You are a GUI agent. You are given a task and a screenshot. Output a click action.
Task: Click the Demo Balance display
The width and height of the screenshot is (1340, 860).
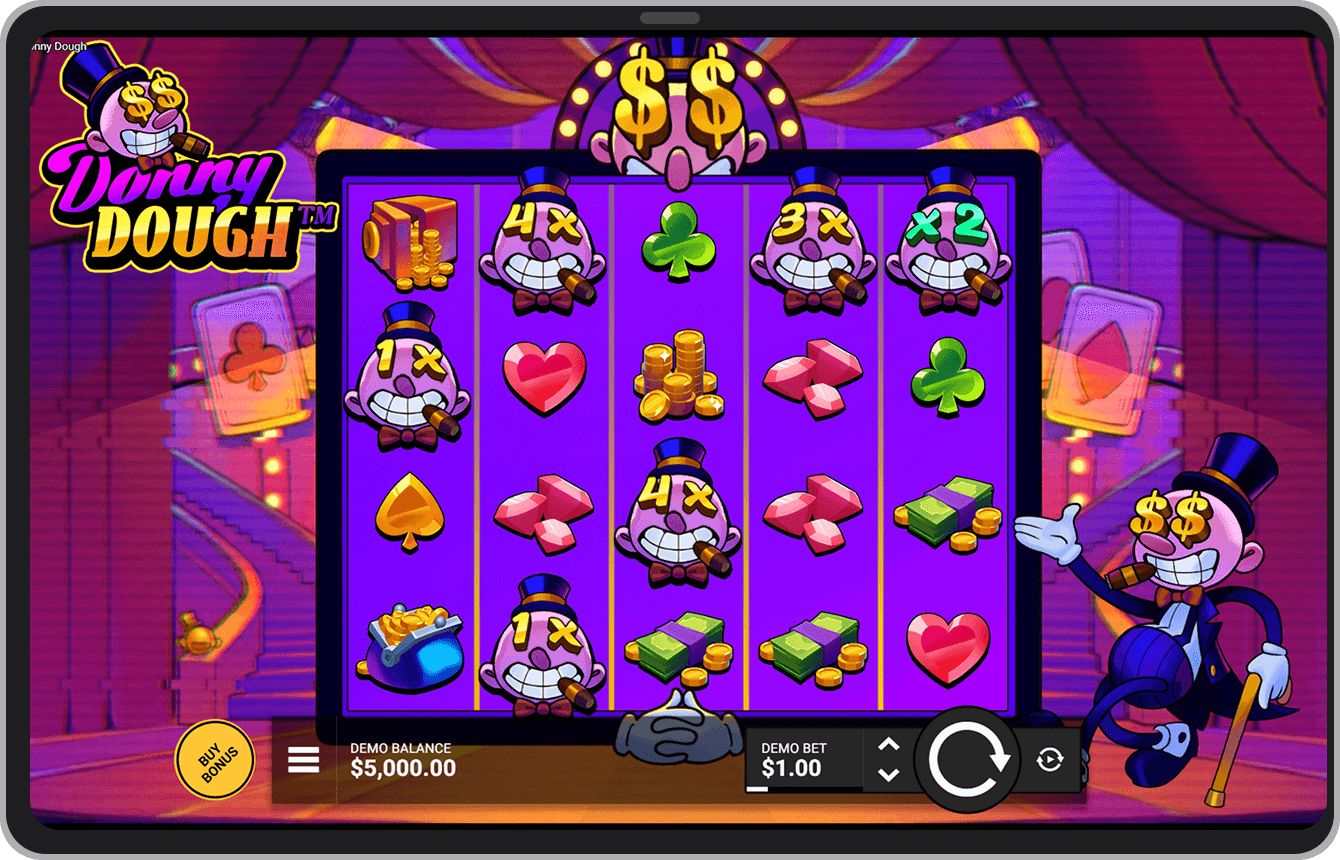[400, 760]
